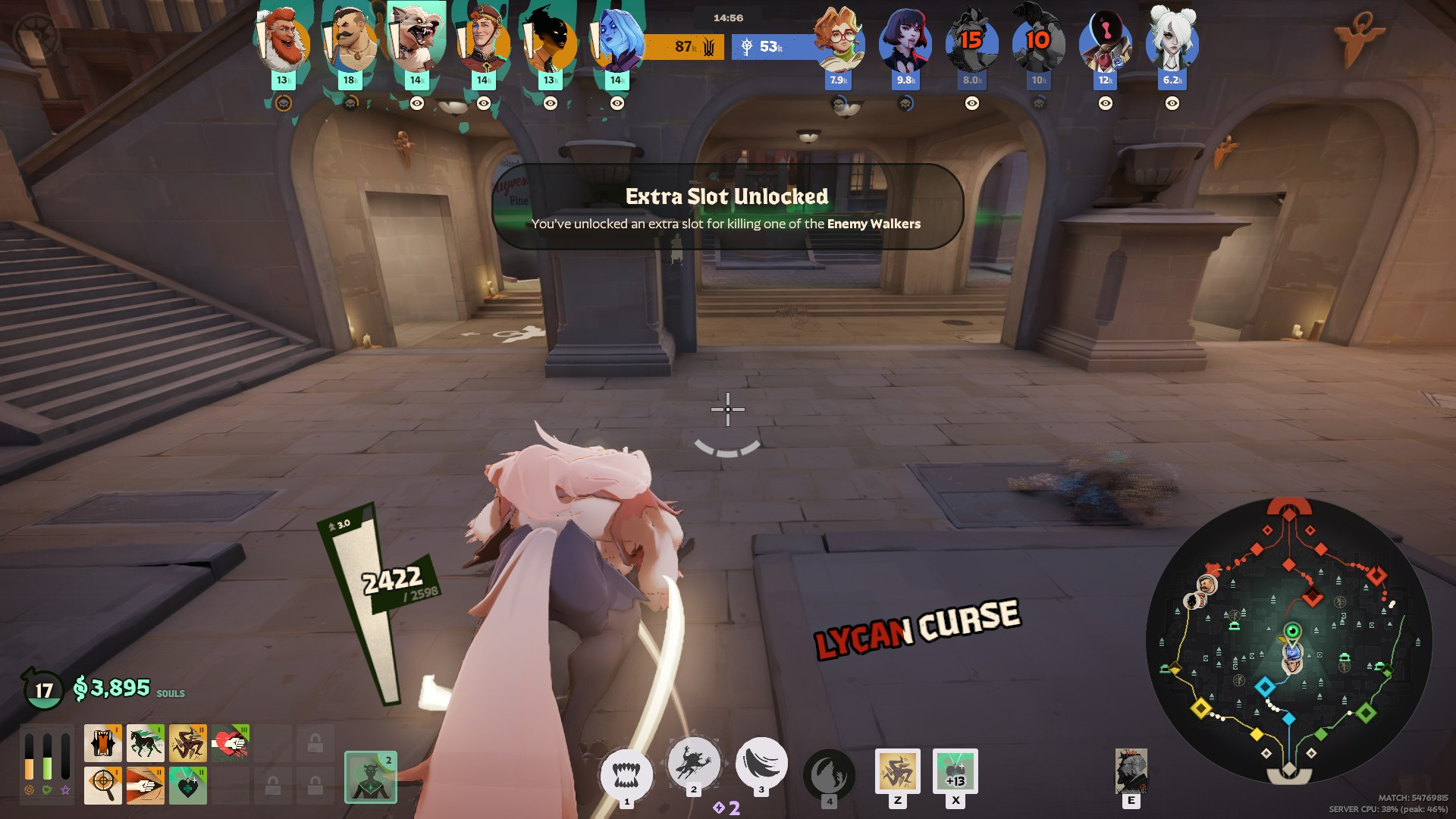Select the howling wolf moon ultimate
The image size is (1456, 819).
pyautogui.click(x=829, y=775)
